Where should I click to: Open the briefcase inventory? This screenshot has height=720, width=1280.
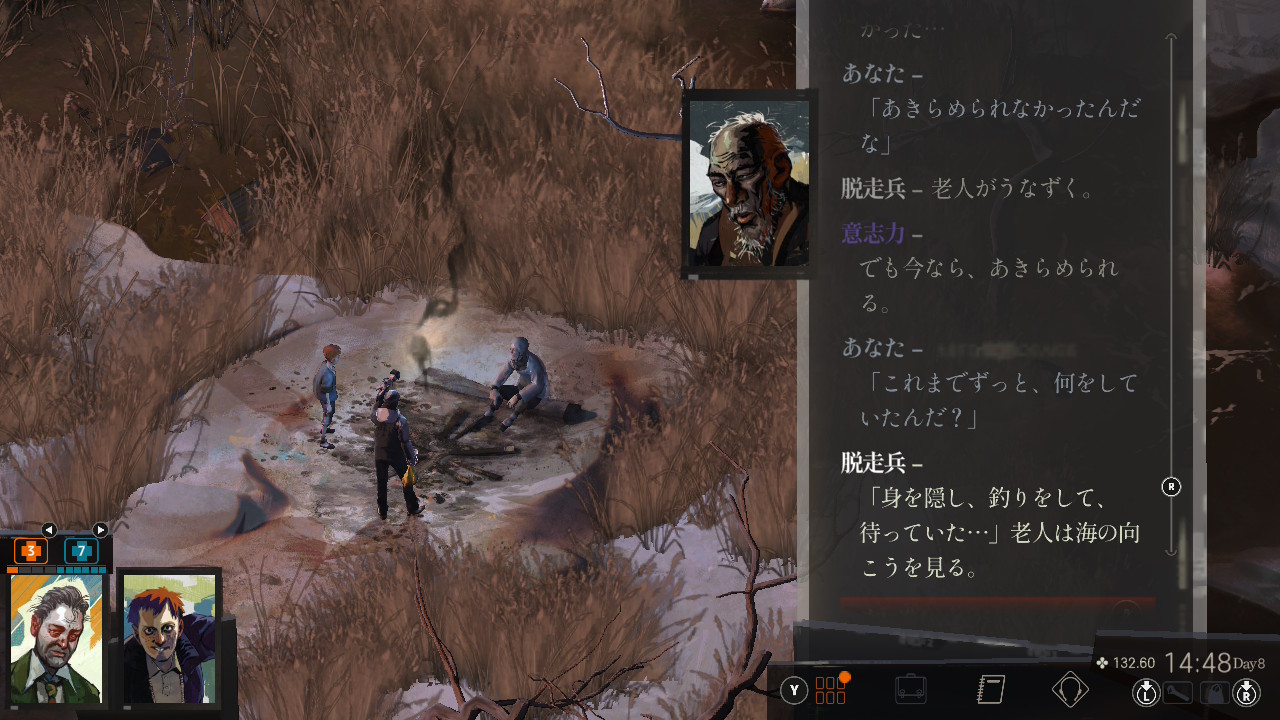[910, 690]
